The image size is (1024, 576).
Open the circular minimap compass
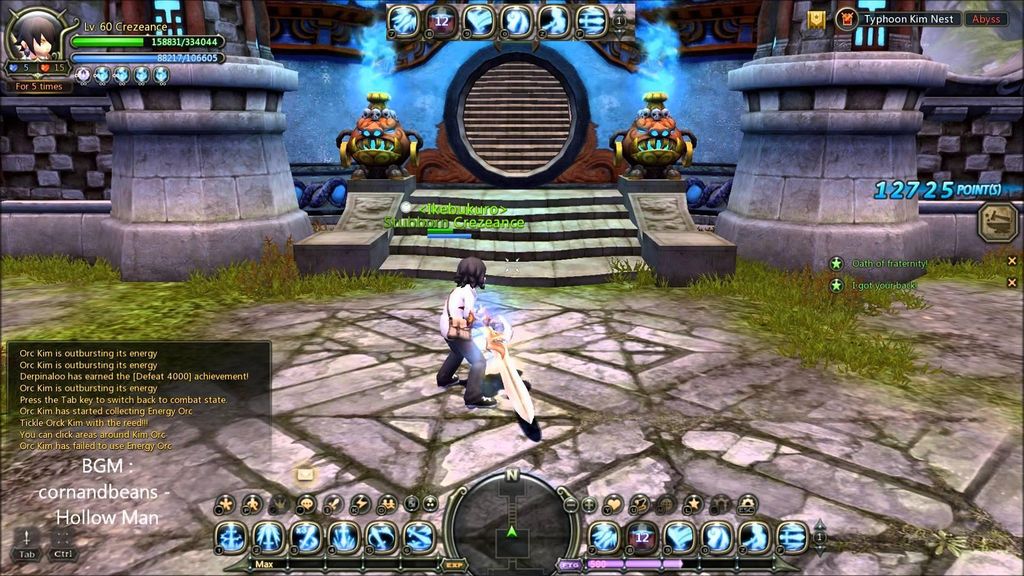point(511,518)
